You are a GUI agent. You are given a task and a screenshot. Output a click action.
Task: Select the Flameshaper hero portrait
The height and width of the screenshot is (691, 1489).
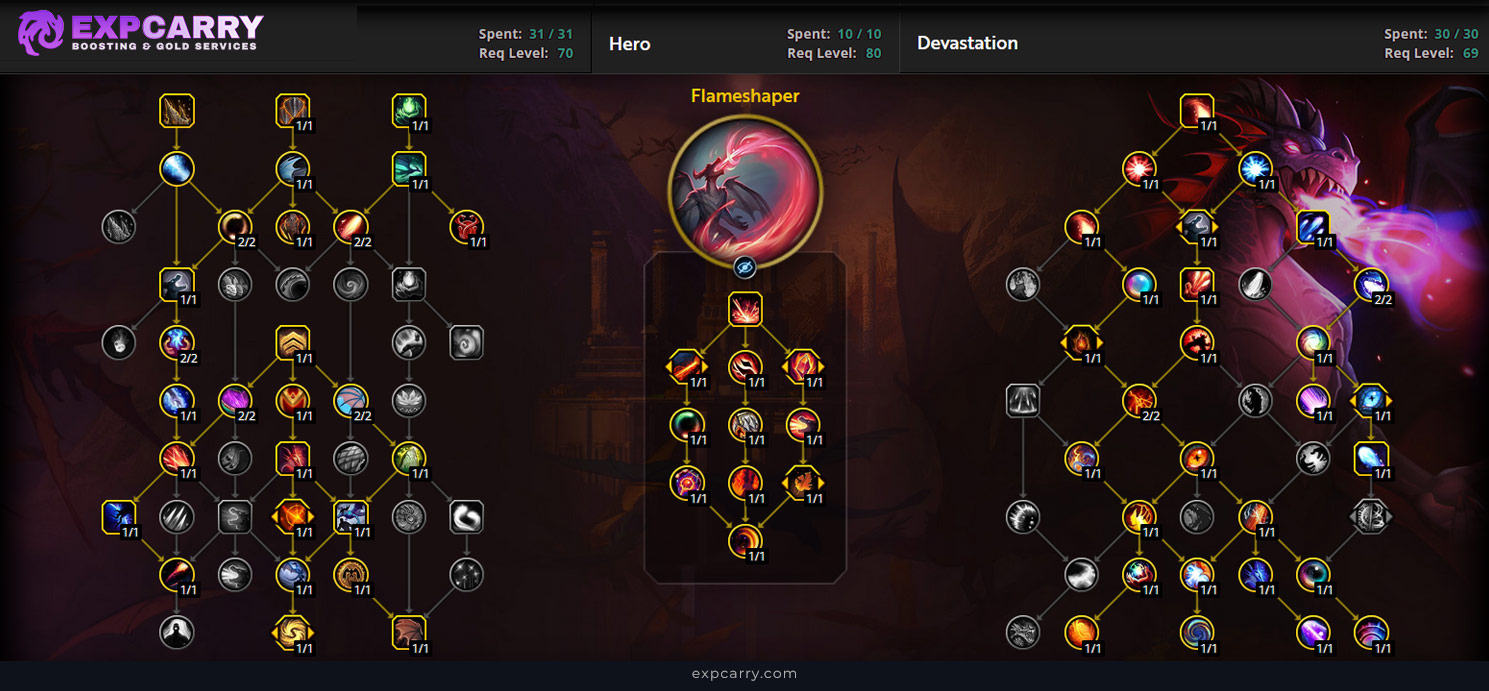point(744,189)
